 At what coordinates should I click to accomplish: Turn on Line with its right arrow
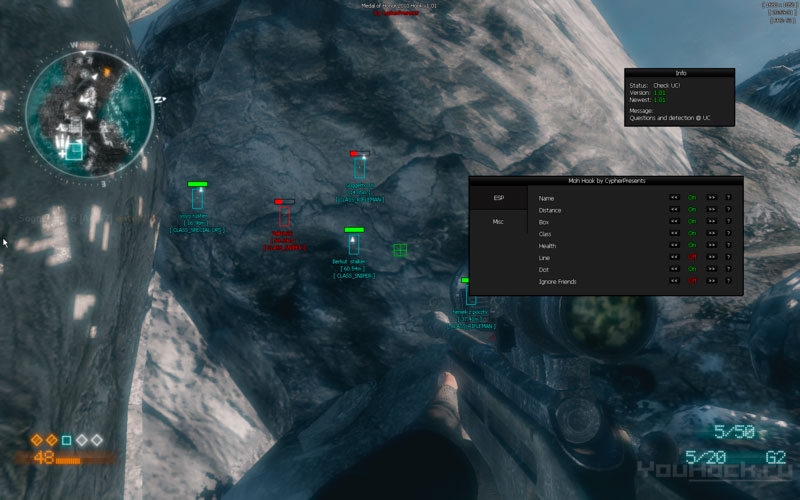click(711, 258)
